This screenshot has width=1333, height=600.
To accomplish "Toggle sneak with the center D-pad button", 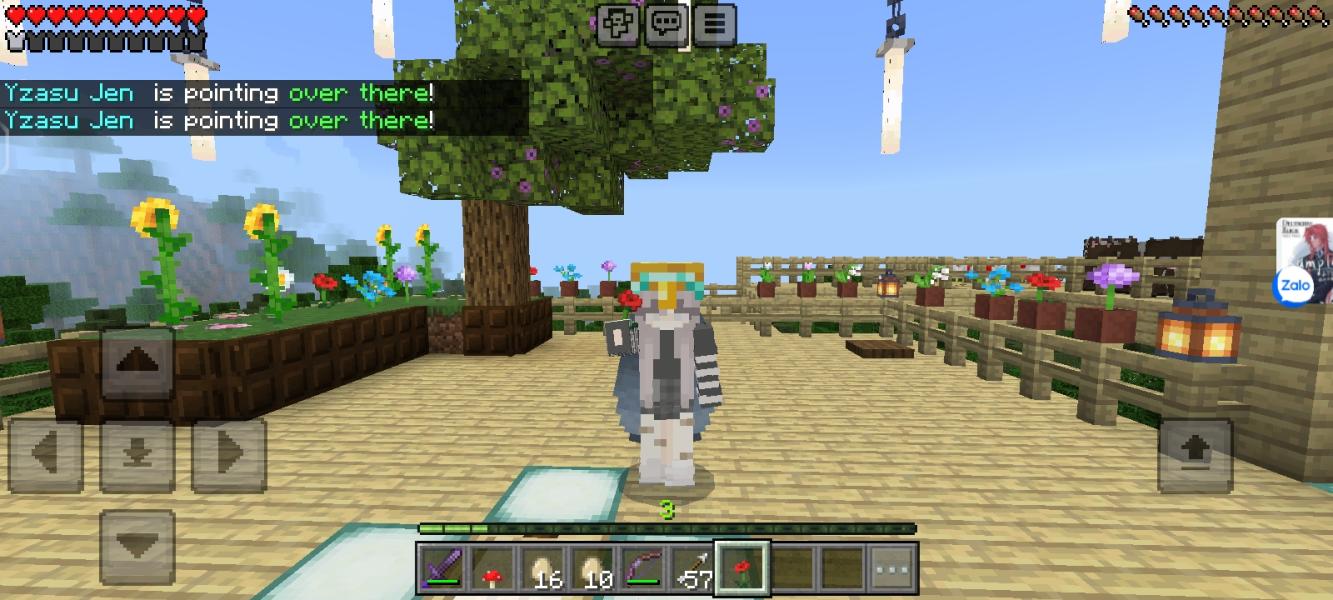I will [138, 455].
